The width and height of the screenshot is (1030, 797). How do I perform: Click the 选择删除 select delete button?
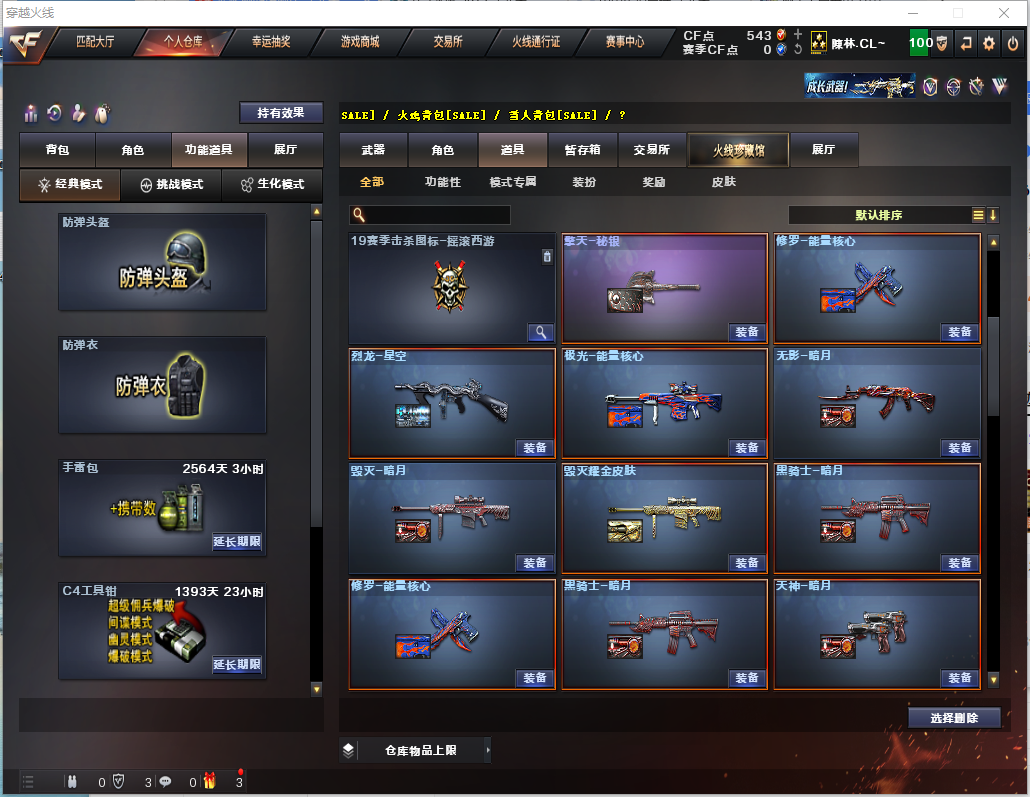coord(954,718)
